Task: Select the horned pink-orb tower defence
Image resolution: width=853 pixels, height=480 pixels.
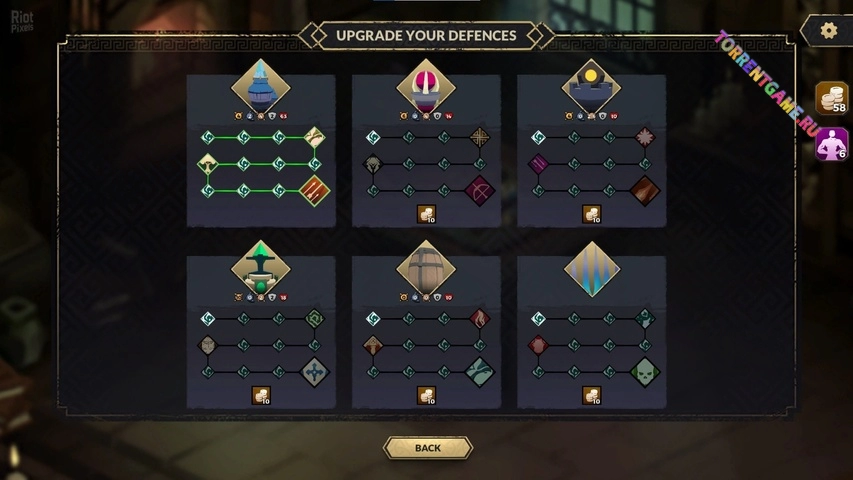Action: point(426,87)
